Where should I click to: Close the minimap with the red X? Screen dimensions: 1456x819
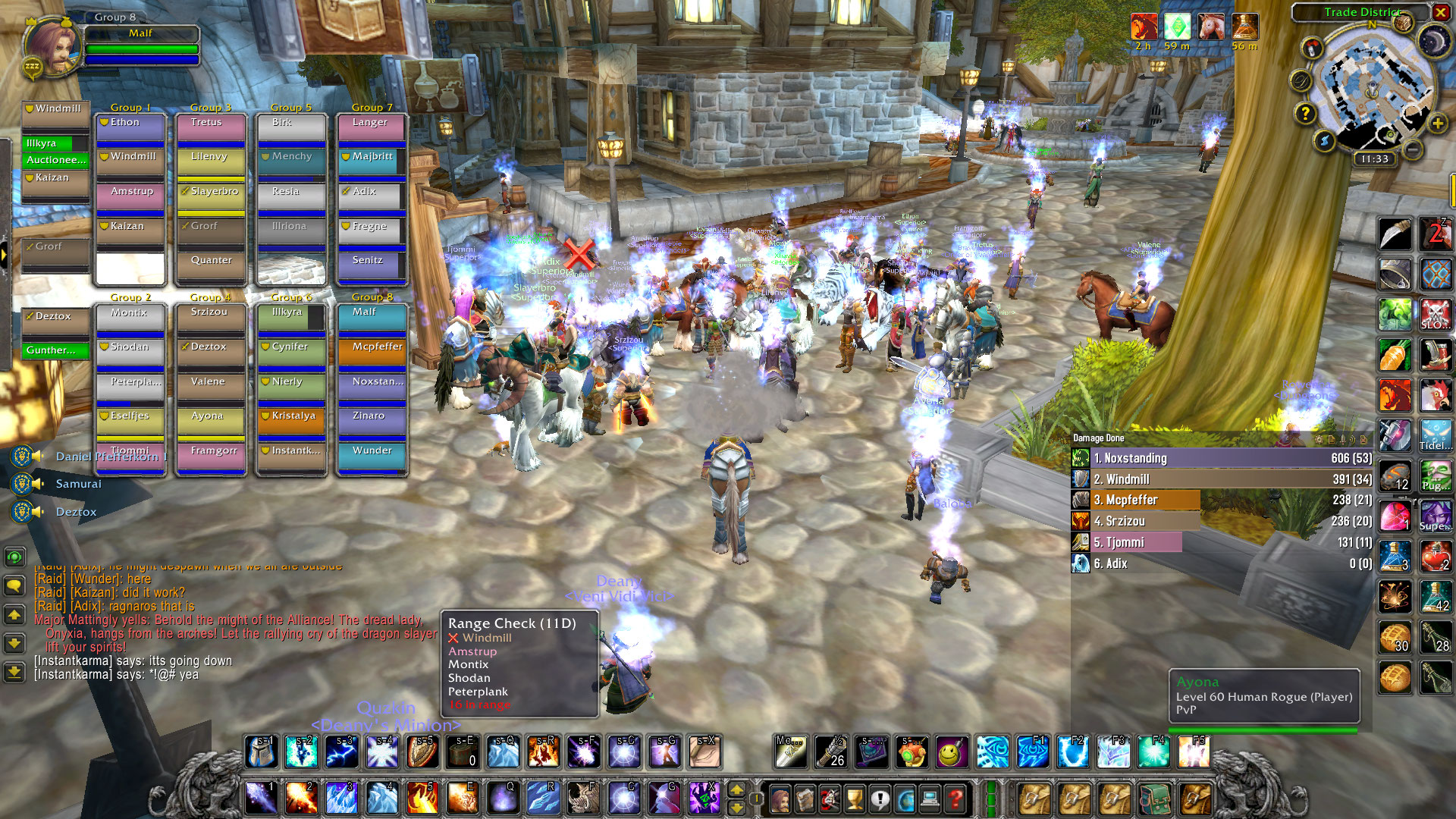[1440, 12]
